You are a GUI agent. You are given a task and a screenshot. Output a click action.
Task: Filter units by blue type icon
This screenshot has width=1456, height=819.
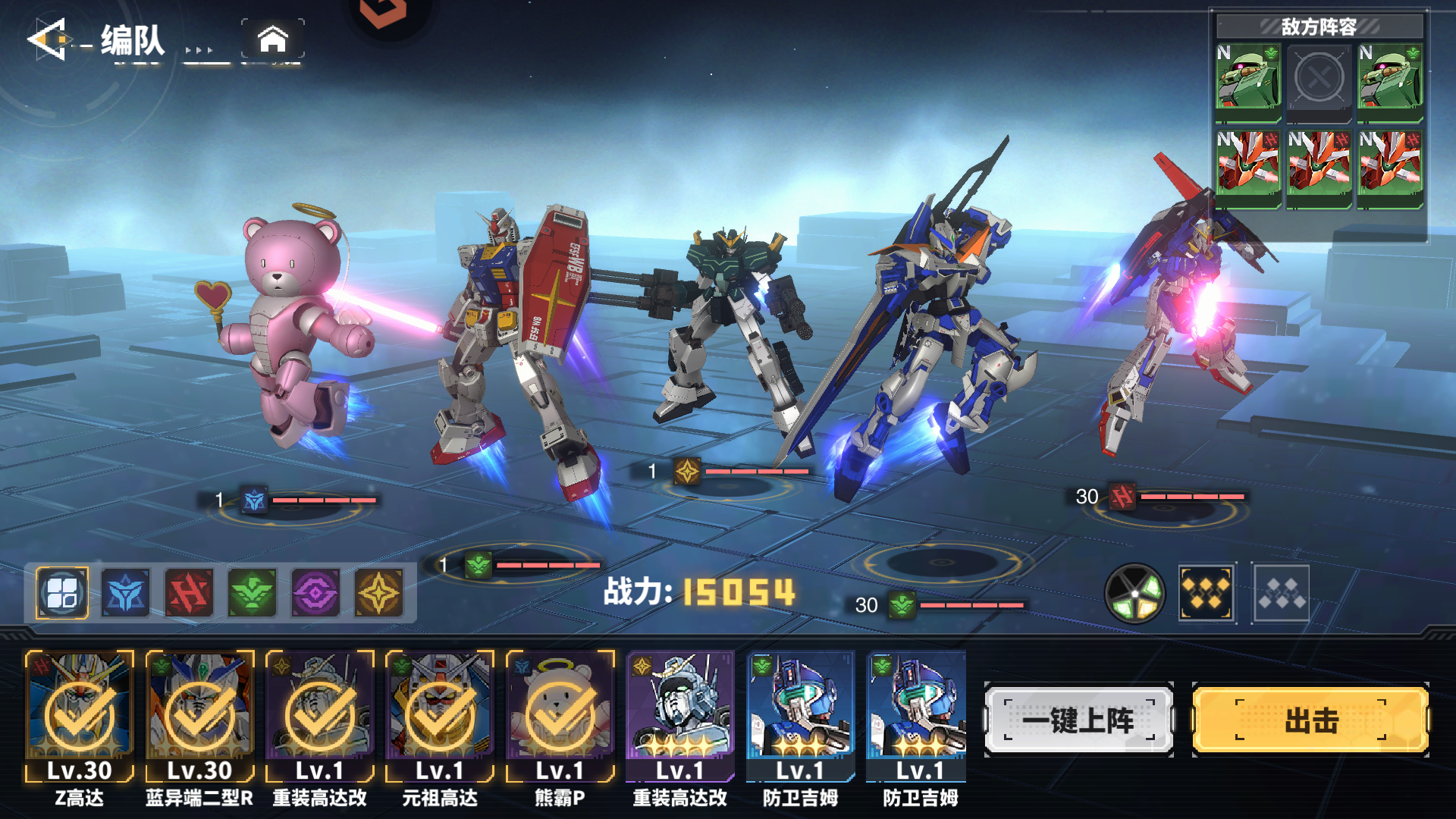coord(125,593)
